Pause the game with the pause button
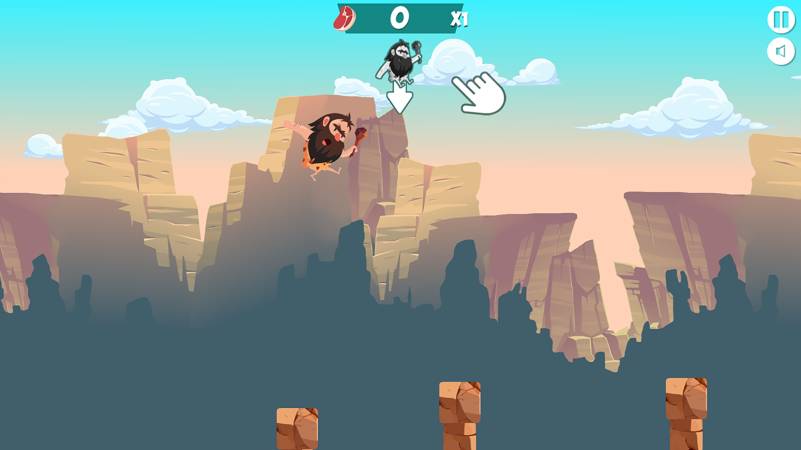Screen dimensions: 801x450 (x=780, y=19)
